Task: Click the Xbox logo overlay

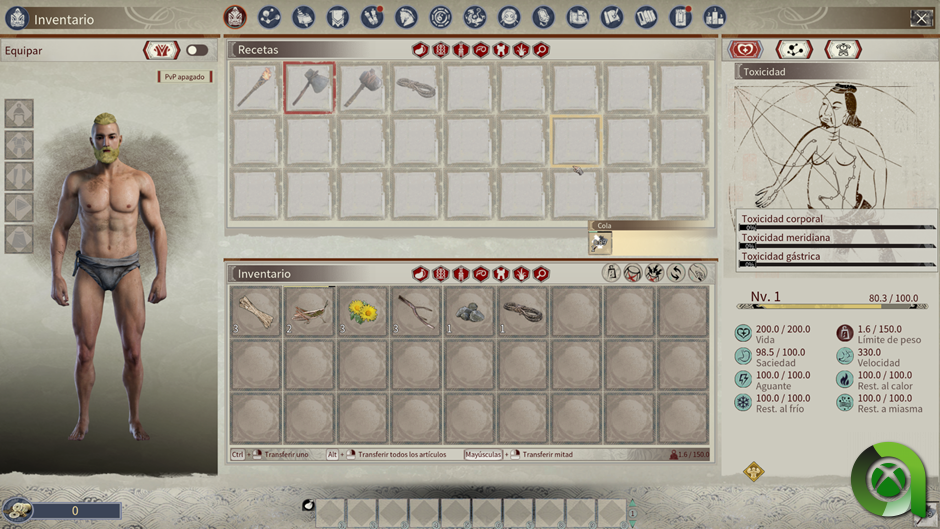Action: pyautogui.click(x=888, y=481)
